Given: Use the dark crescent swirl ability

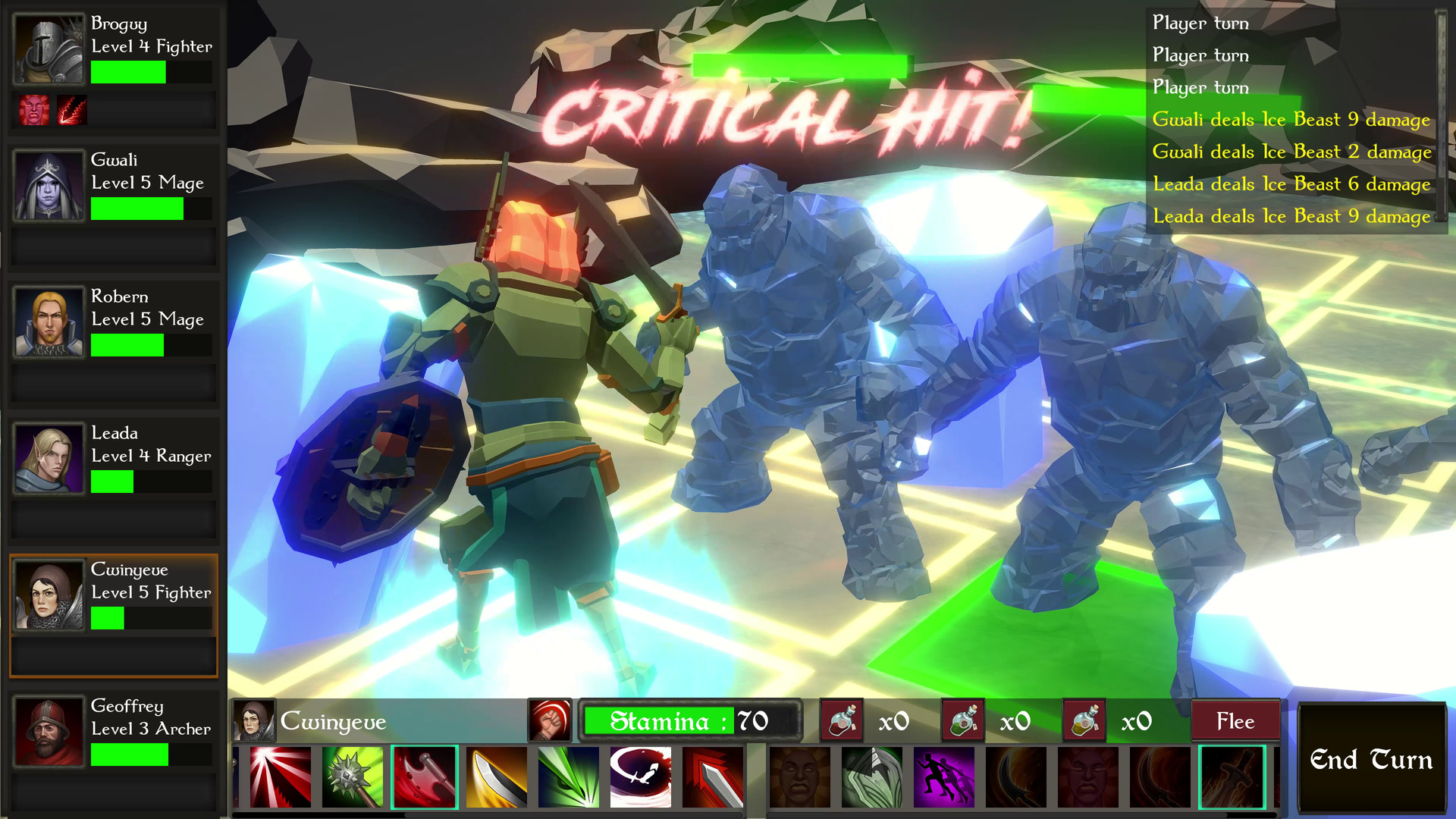Looking at the screenshot, I should click(641, 777).
